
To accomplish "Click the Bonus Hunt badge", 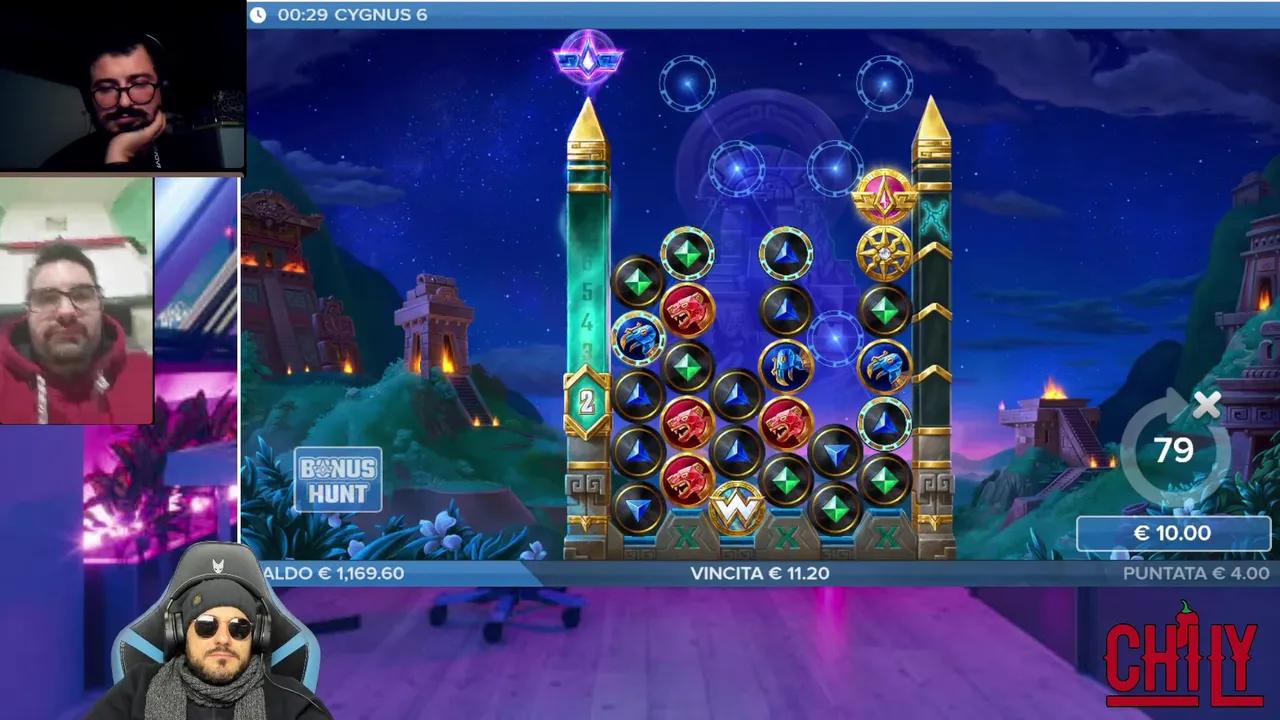I will (x=338, y=478).
